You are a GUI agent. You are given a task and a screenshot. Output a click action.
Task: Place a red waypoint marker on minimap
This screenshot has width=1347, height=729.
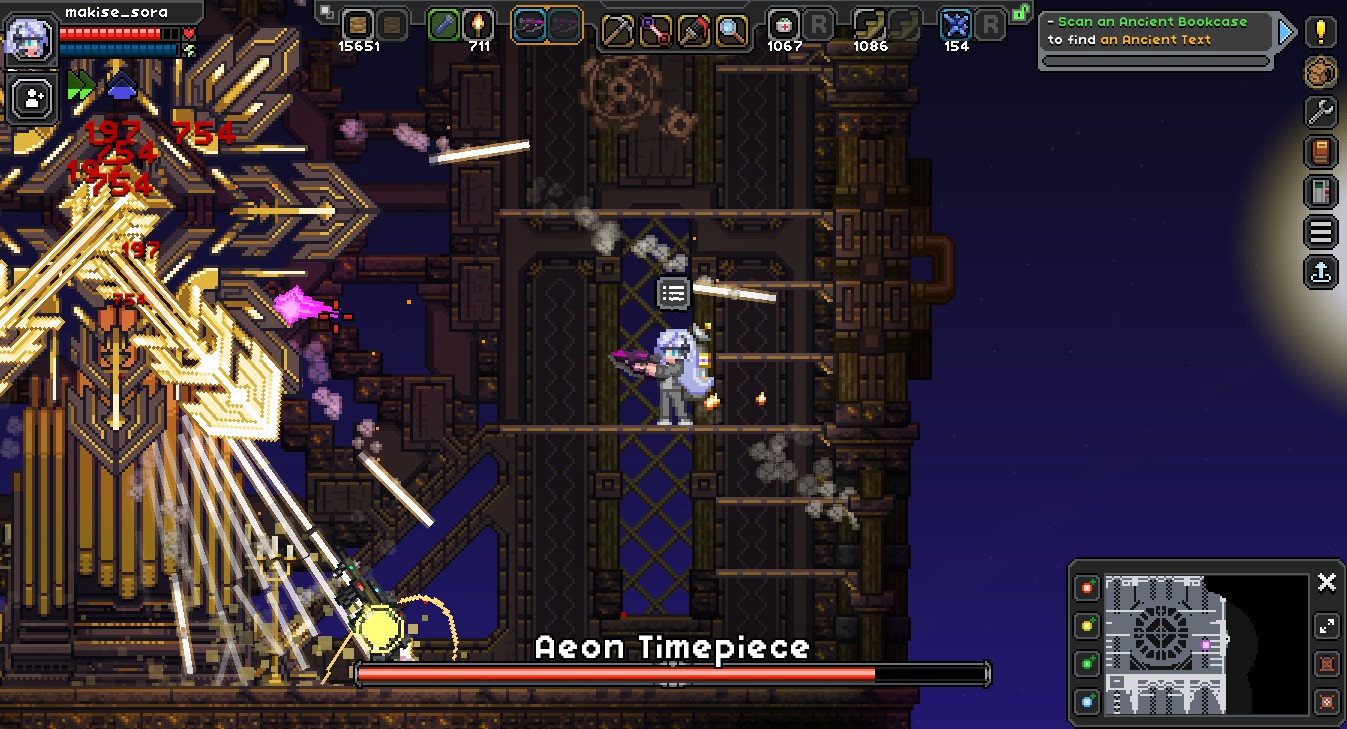point(1087,588)
